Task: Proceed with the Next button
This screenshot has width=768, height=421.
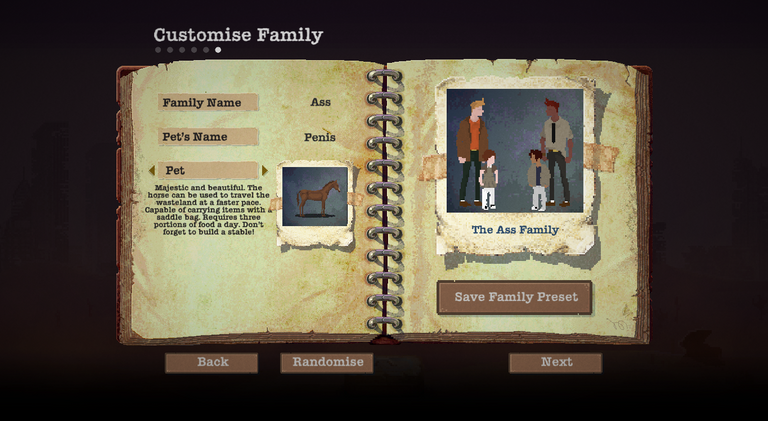Action: (x=555, y=362)
